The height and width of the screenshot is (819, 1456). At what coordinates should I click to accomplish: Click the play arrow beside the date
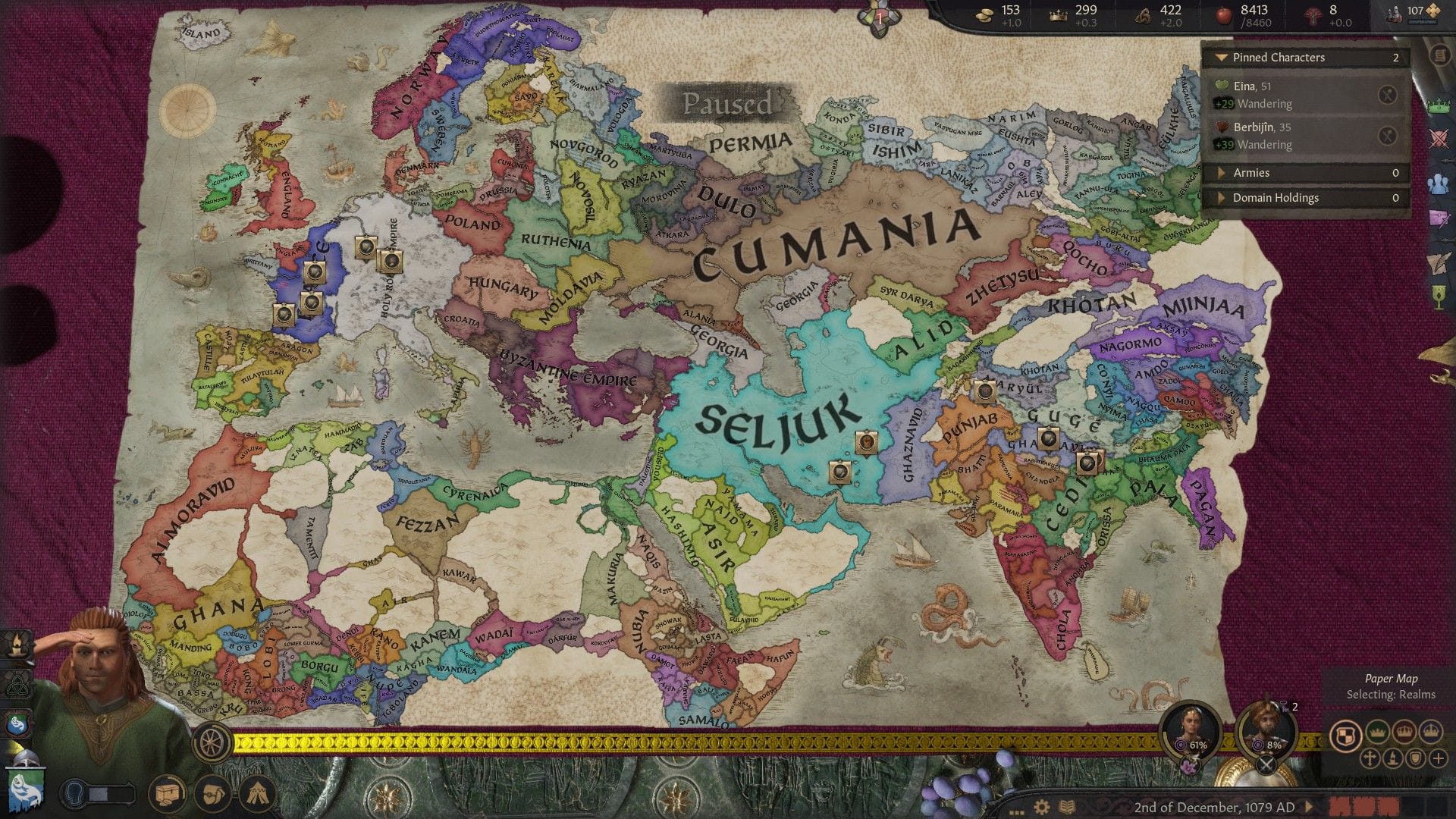point(1308,807)
